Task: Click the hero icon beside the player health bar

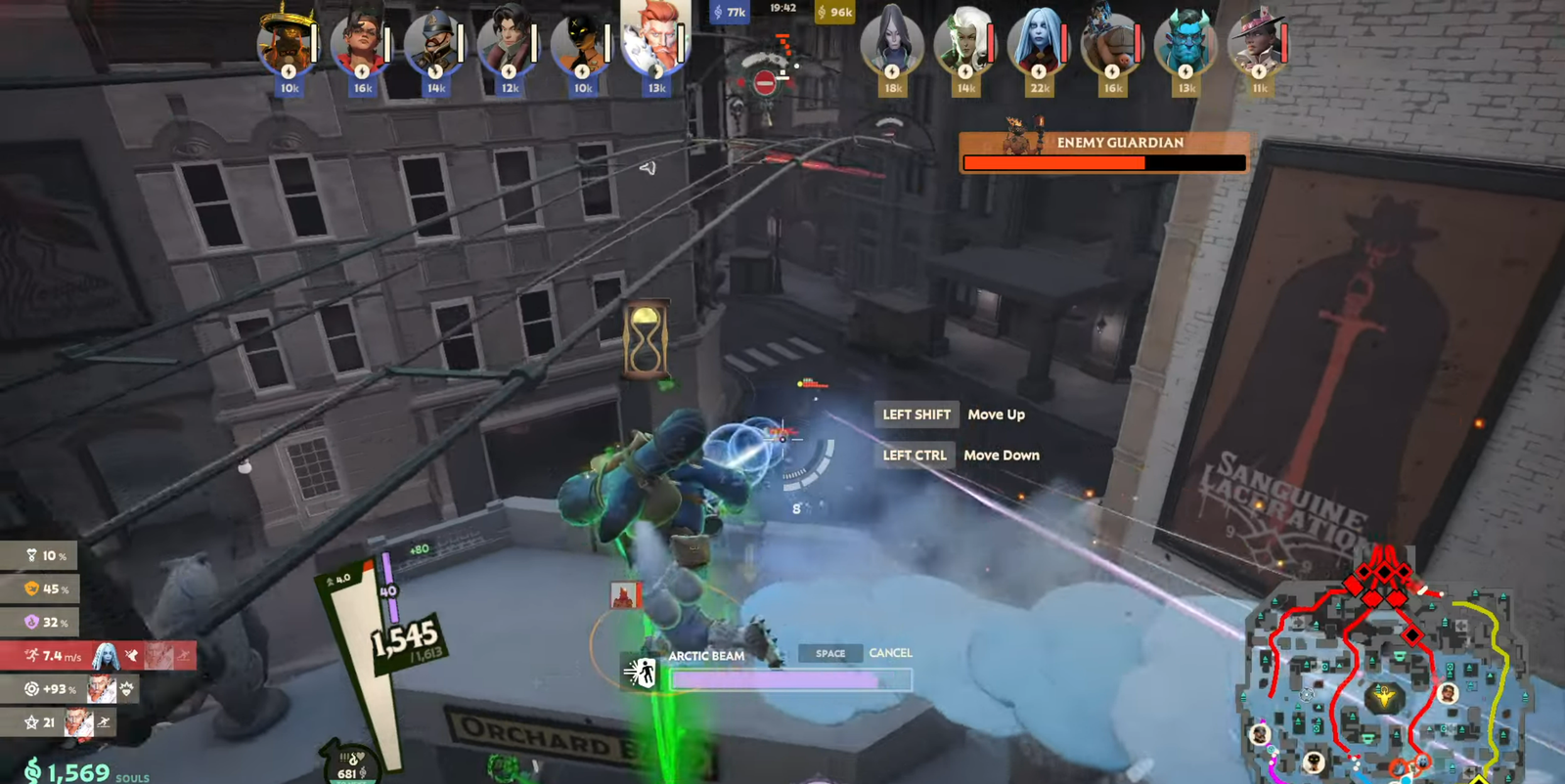Action: pos(623,594)
